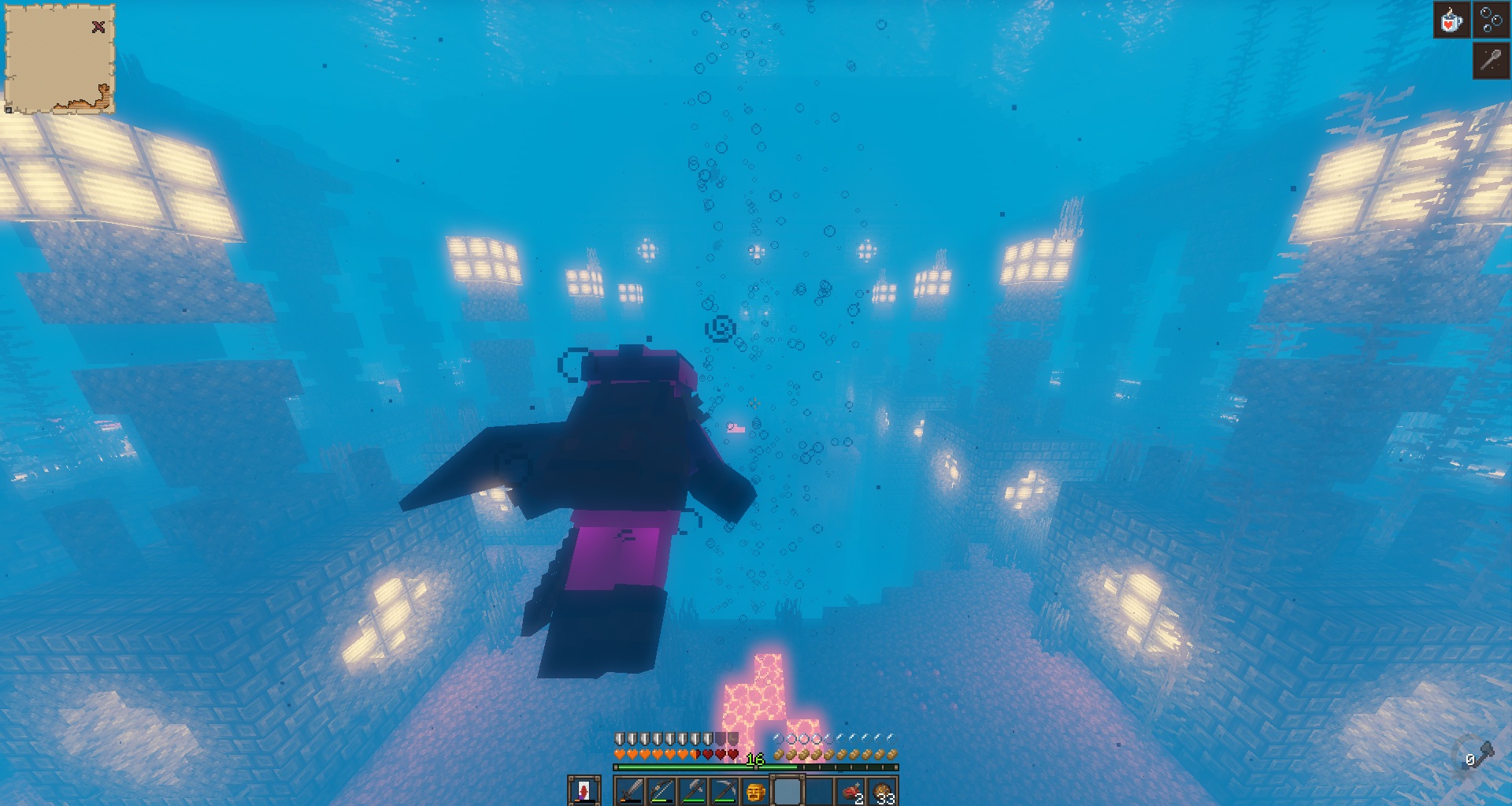The height and width of the screenshot is (806, 1512).
Task: Click the bubbles water breathing effect icon
Action: [1492, 20]
